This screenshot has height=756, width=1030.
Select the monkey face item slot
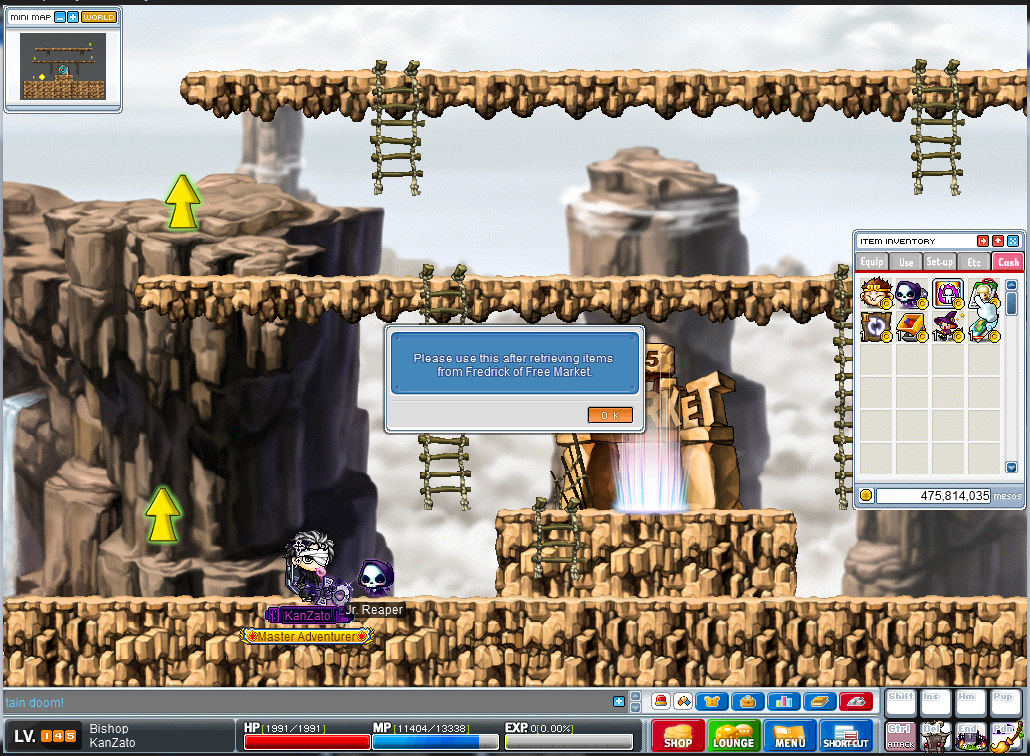875,293
